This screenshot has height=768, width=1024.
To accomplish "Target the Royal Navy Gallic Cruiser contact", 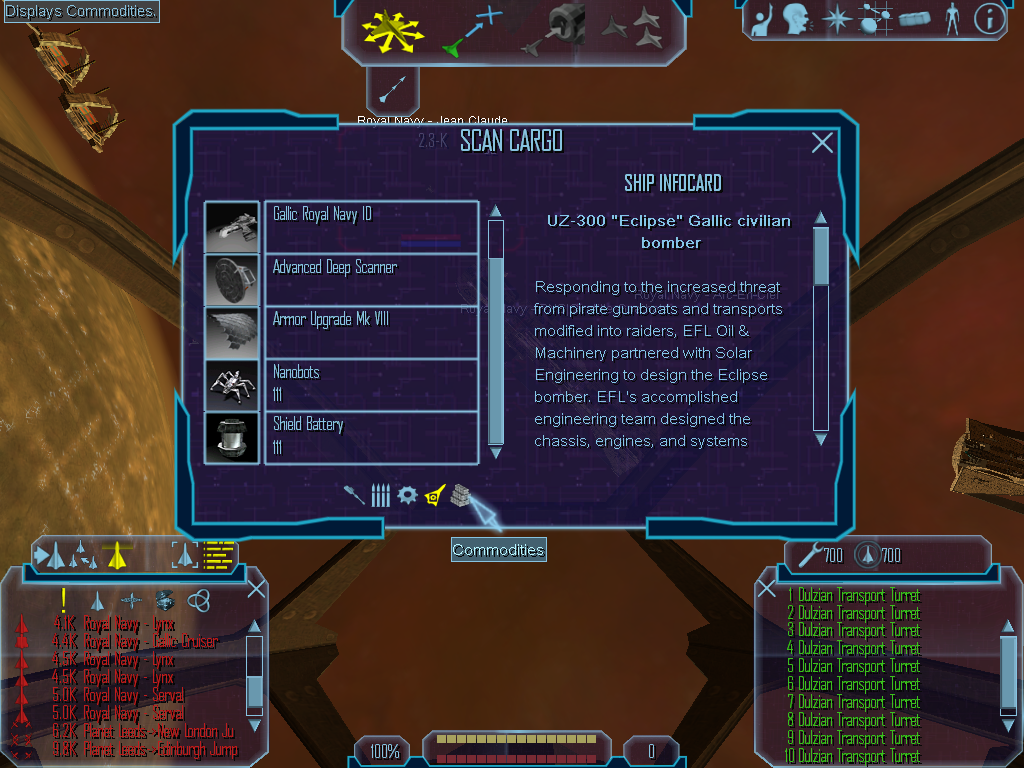I will 150,642.
